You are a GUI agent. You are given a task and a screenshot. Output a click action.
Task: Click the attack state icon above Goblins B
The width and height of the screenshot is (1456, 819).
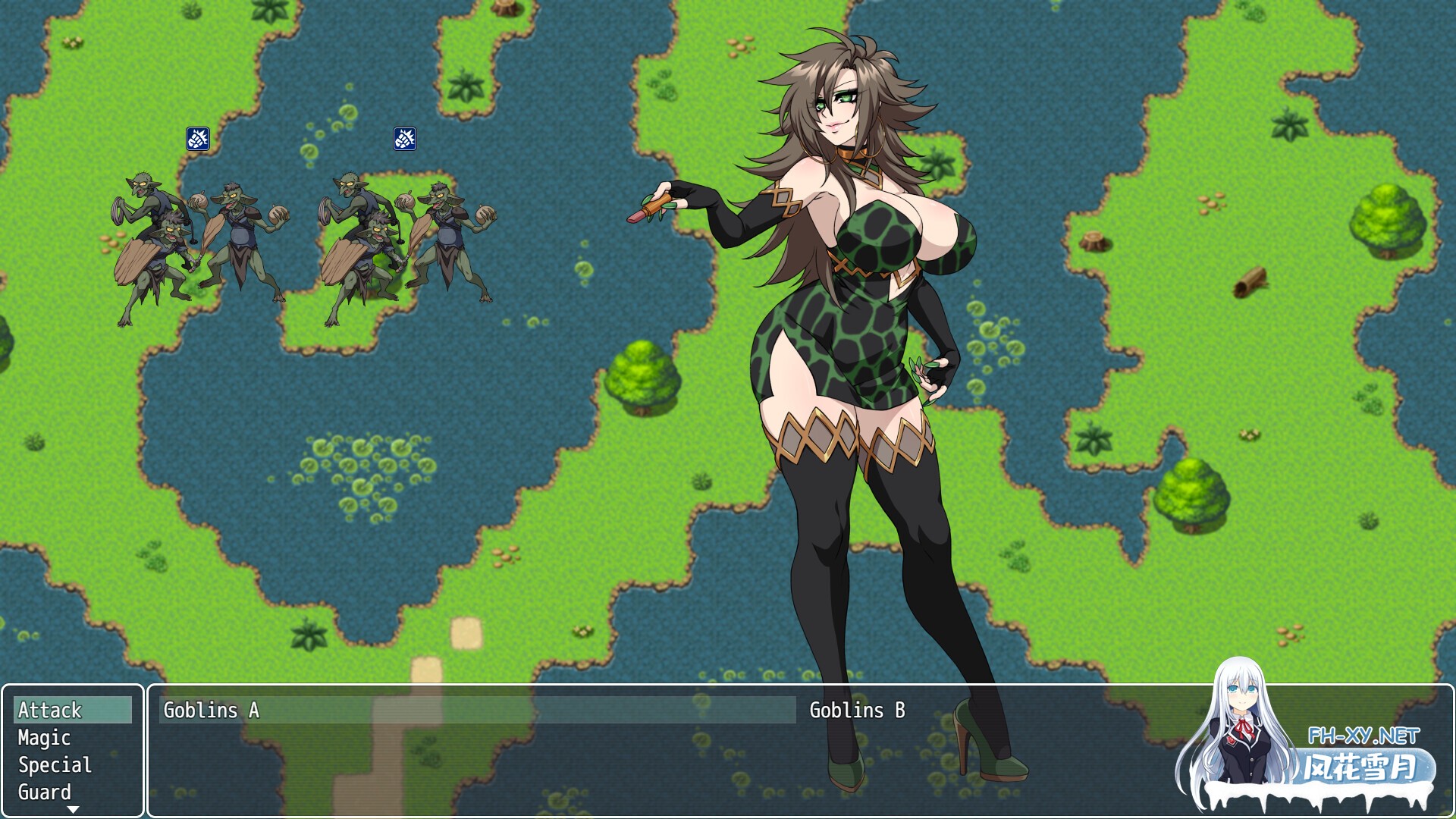pyautogui.click(x=405, y=140)
